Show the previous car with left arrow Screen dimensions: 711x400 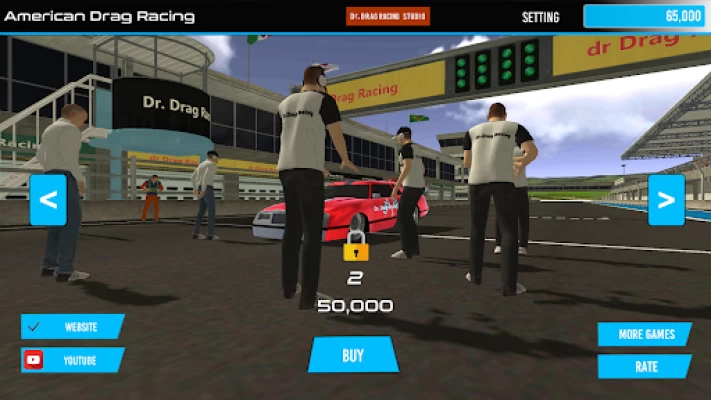tap(48, 200)
